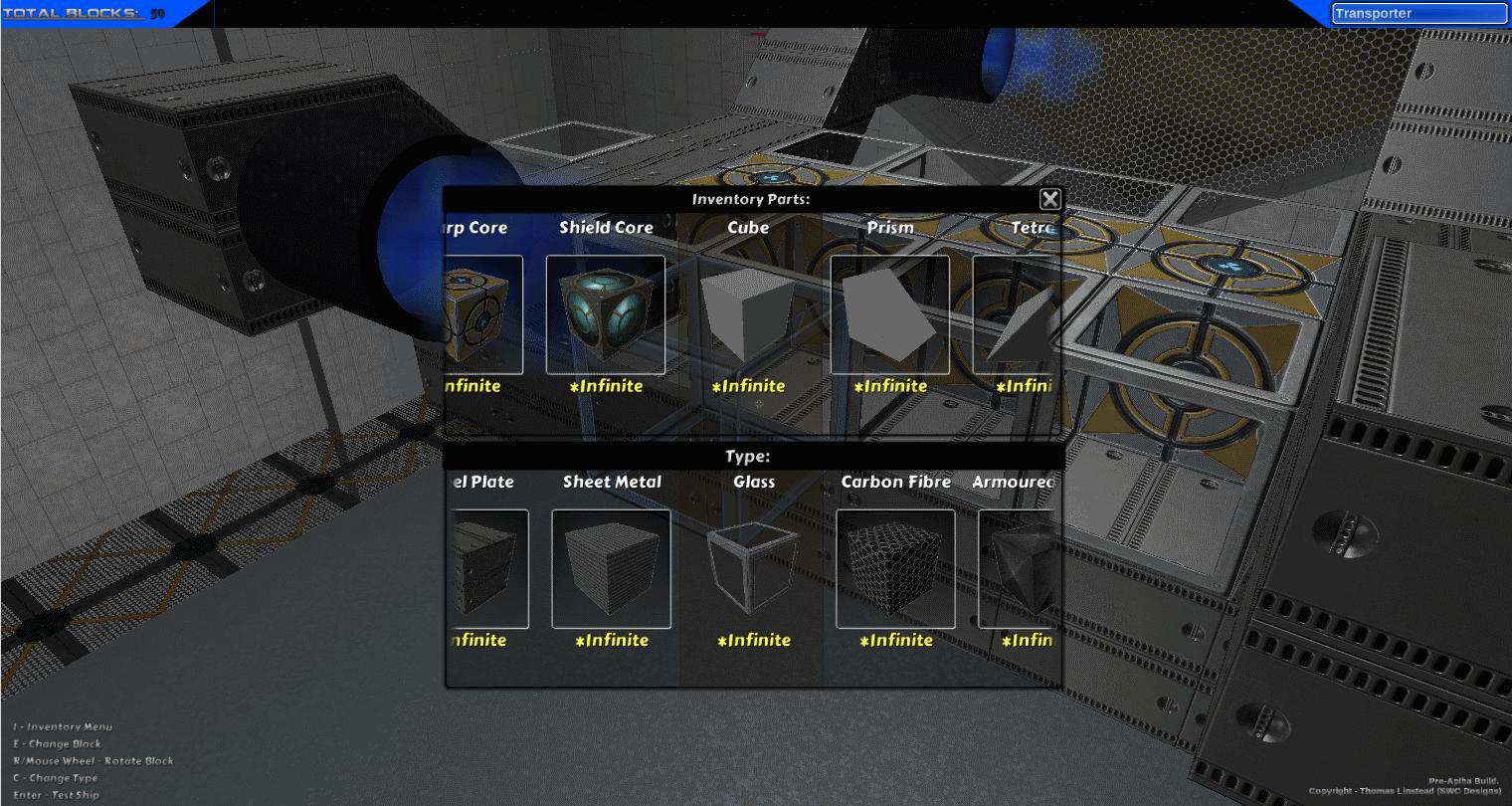Choose the Glass material
The image size is (1512, 806).
pyautogui.click(x=752, y=567)
